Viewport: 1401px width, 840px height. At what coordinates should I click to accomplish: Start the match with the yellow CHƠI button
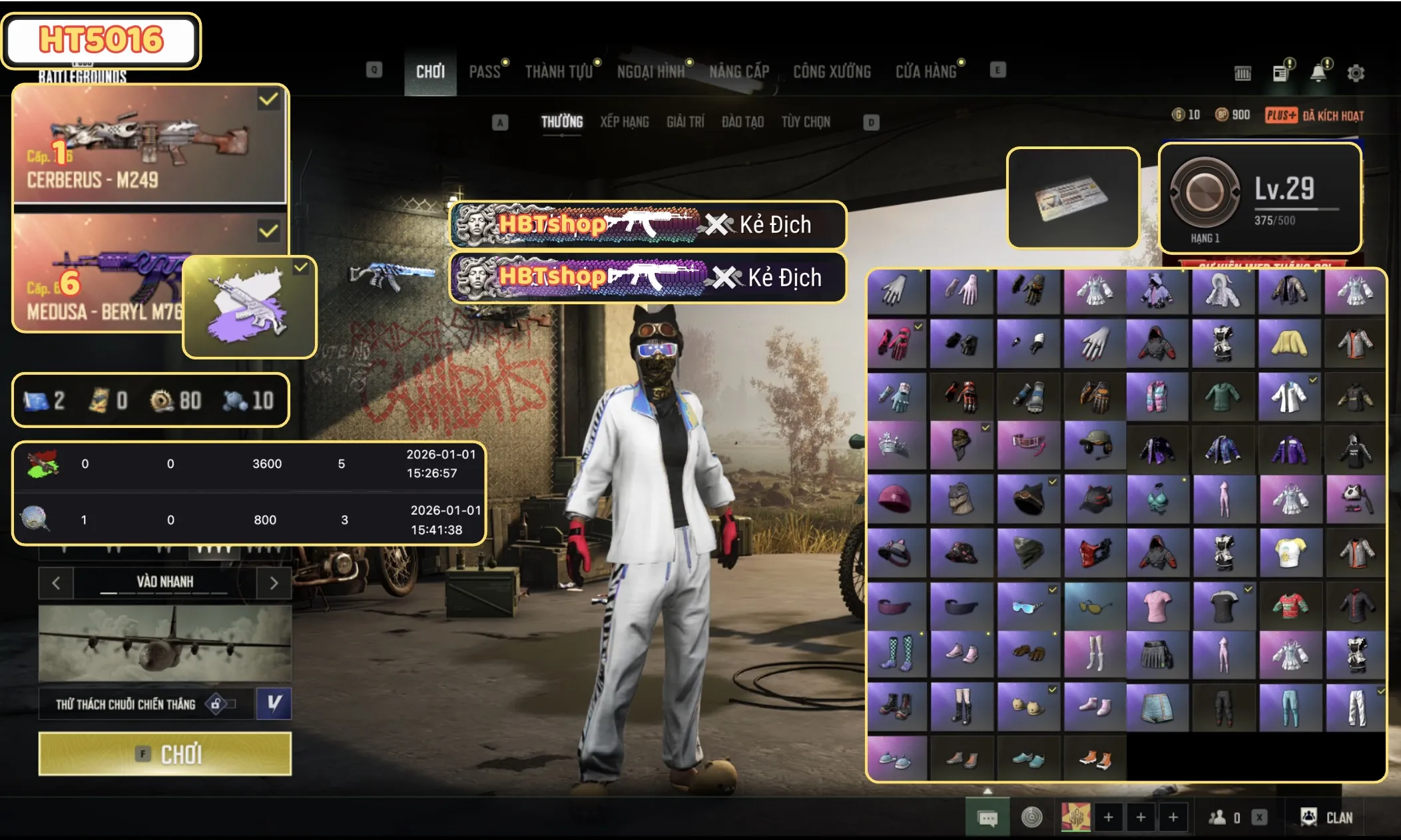pos(164,754)
